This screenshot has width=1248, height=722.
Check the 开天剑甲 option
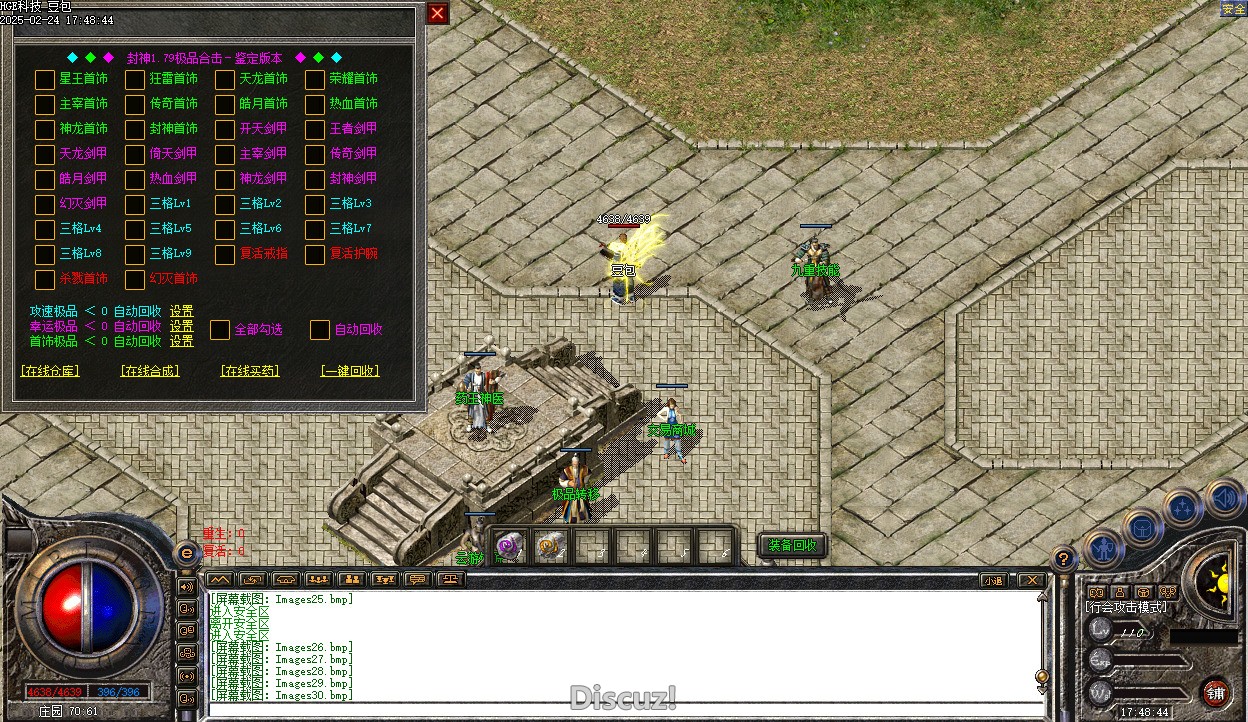[225, 129]
